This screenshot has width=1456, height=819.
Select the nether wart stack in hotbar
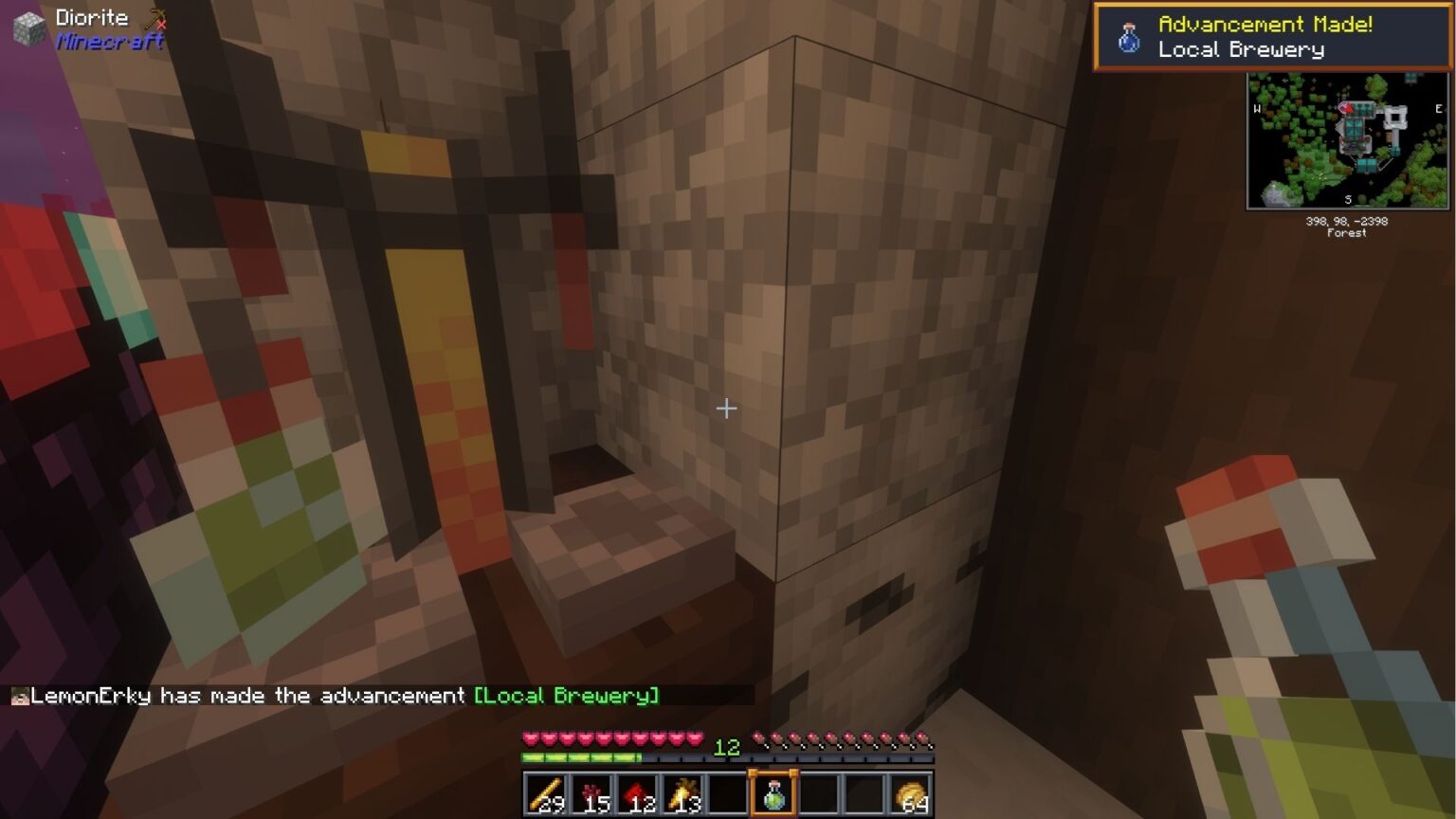[591, 792]
